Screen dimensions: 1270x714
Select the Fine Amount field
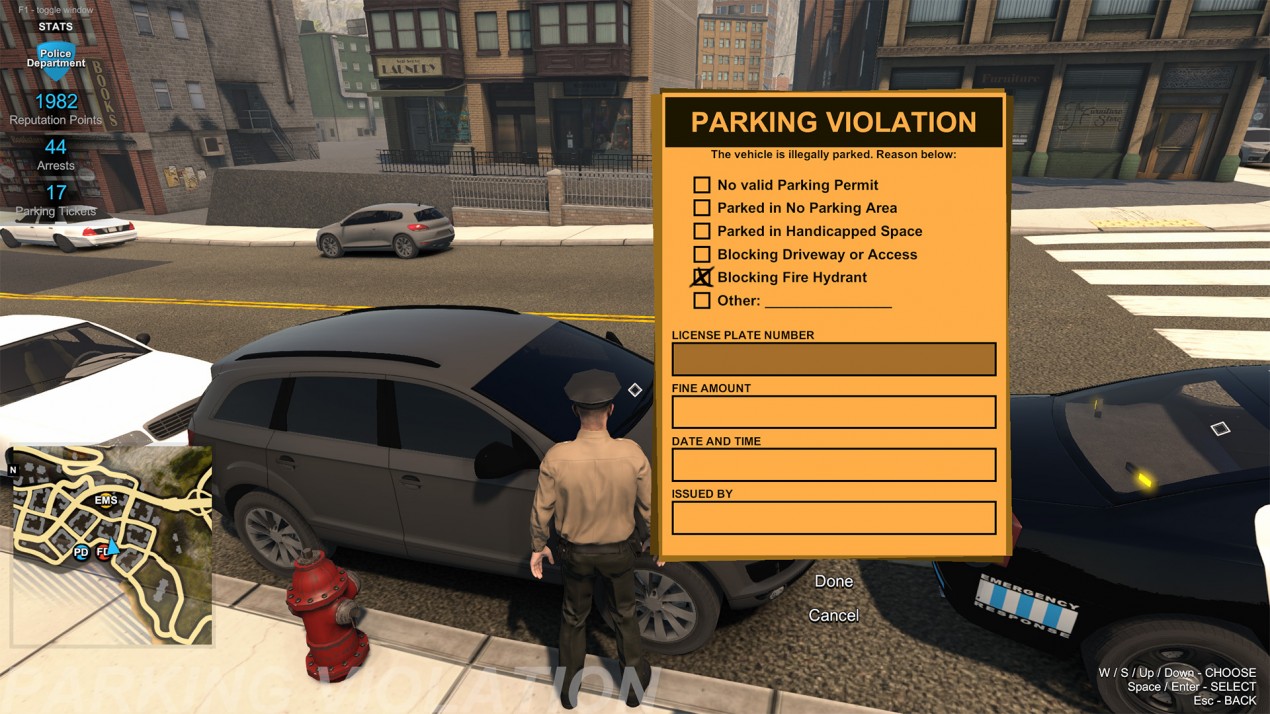tap(833, 412)
